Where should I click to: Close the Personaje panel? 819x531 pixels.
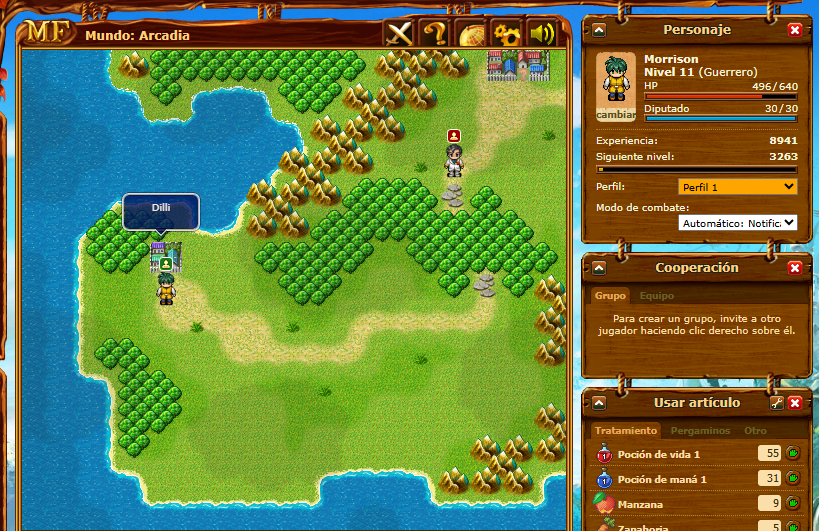(794, 30)
